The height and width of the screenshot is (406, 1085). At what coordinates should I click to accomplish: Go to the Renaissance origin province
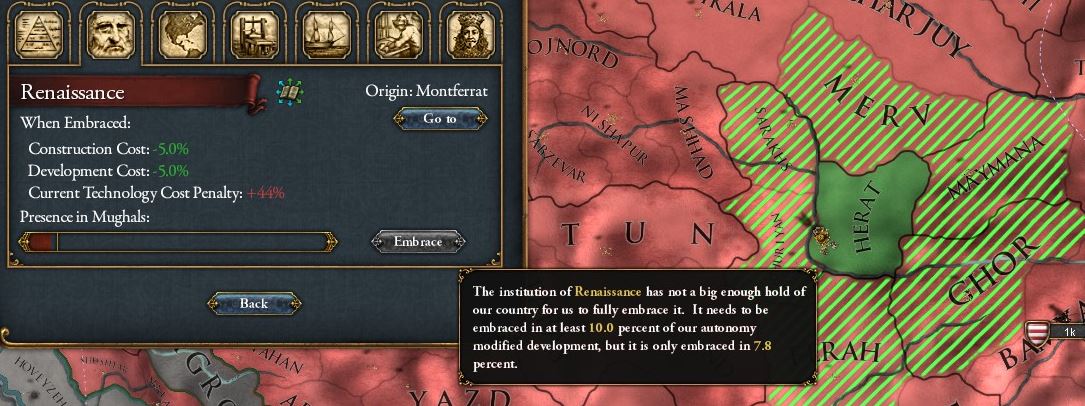pyautogui.click(x=440, y=119)
